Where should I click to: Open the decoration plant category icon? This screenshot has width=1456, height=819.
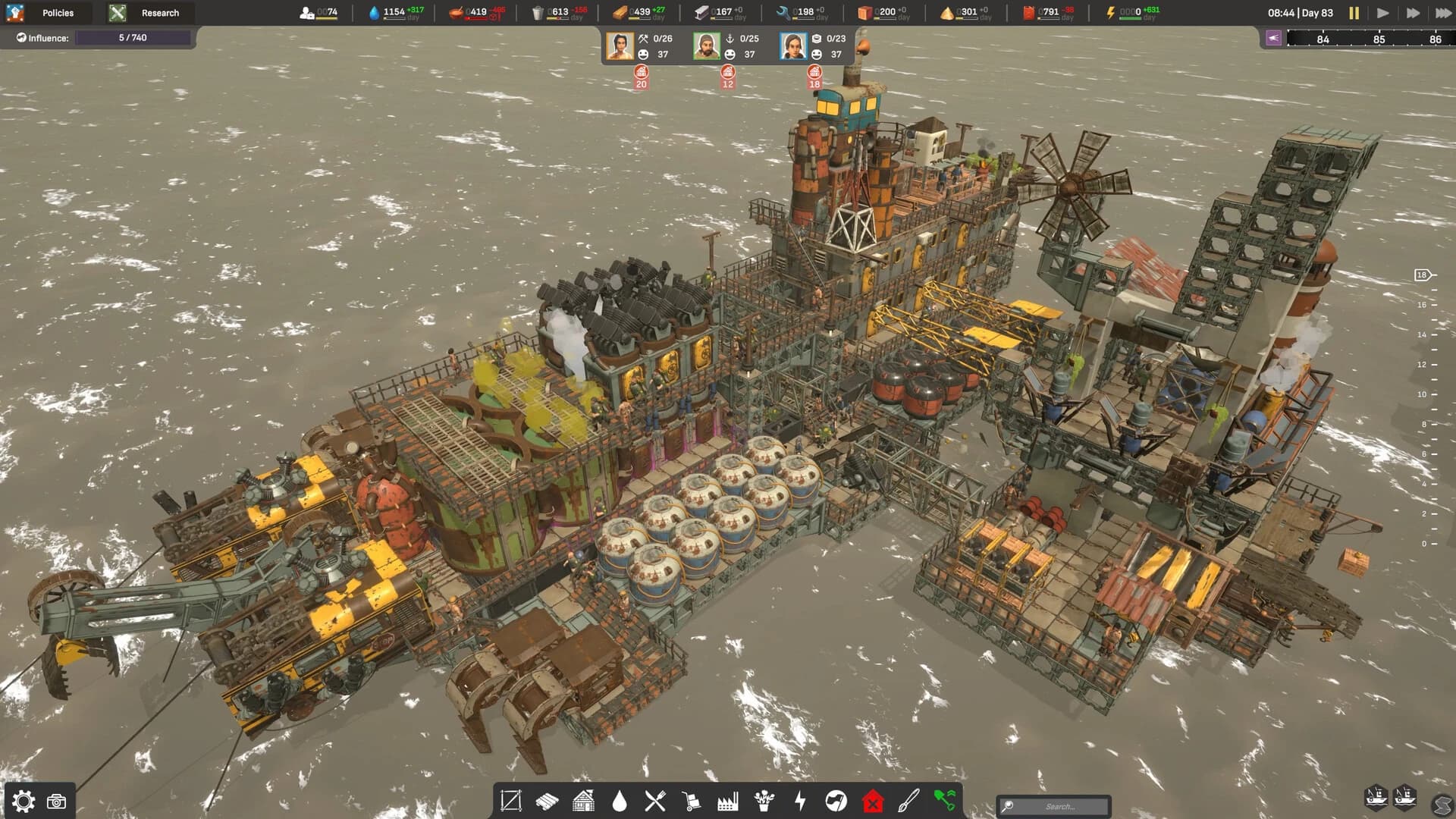[x=766, y=801]
